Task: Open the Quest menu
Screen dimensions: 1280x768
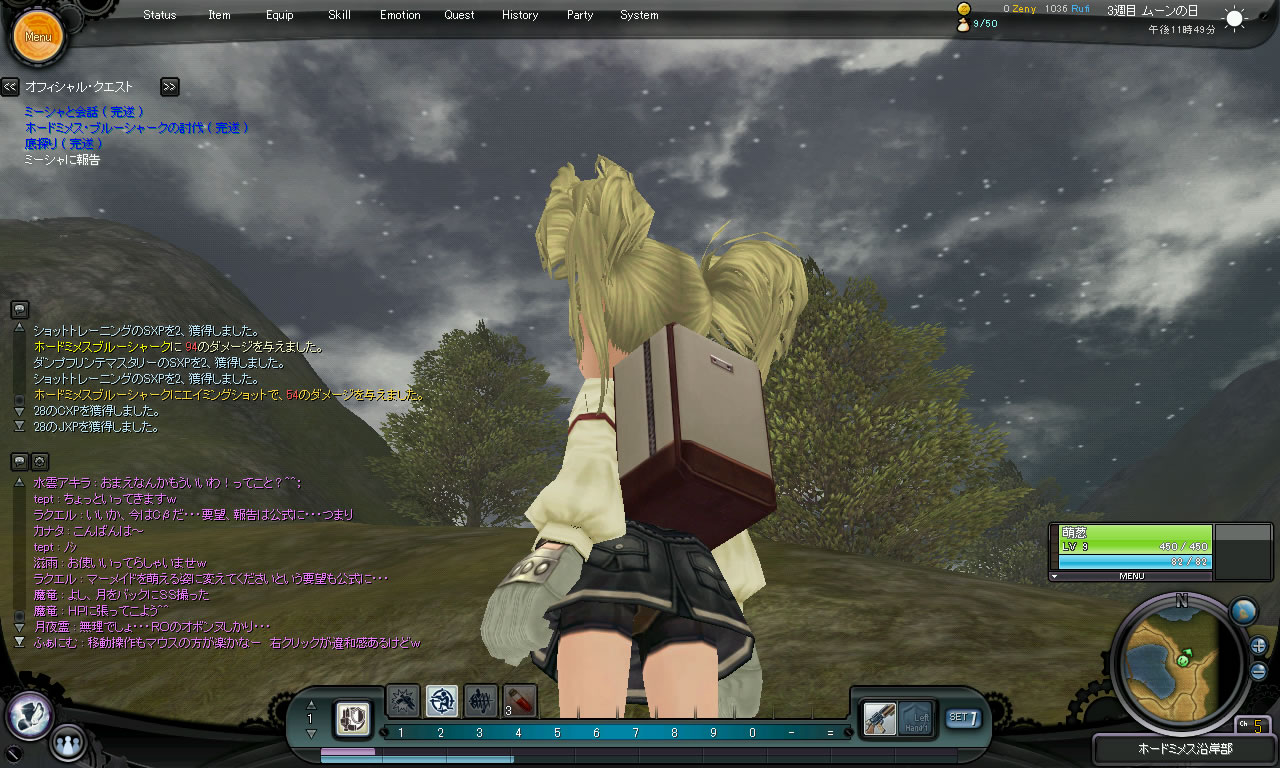Action: pyautogui.click(x=460, y=15)
